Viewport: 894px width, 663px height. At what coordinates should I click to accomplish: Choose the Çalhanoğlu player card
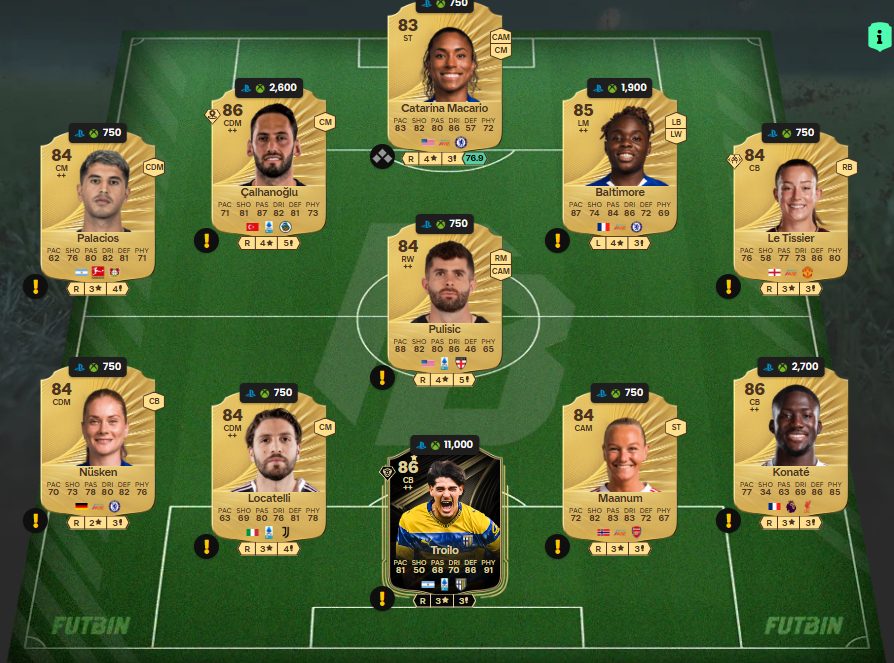coord(269,165)
